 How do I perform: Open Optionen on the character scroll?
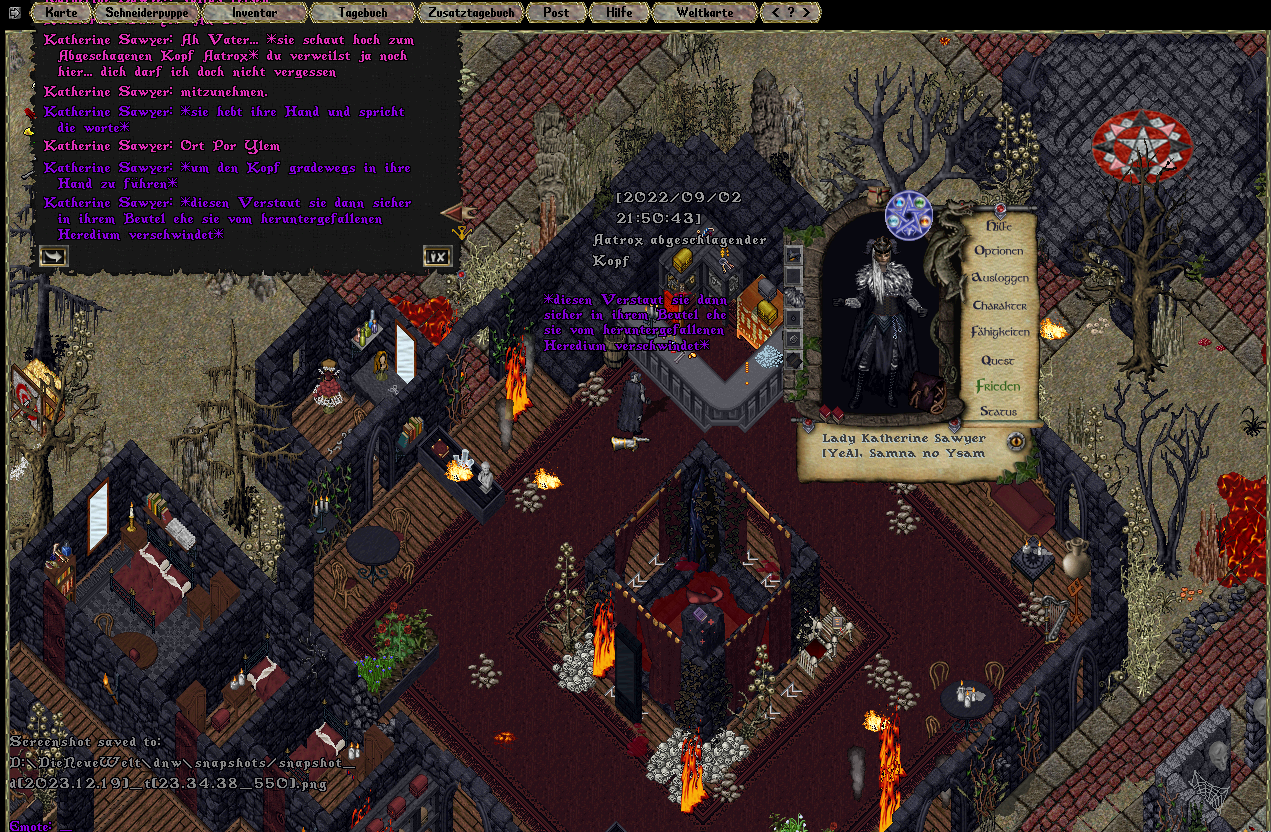[998, 251]
